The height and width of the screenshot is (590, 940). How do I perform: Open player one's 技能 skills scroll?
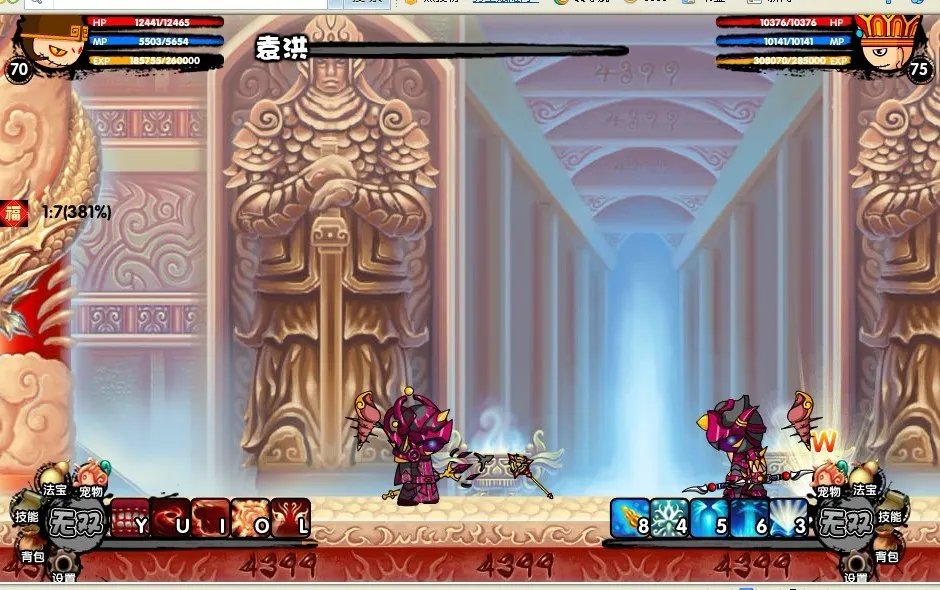coord(27,516)
